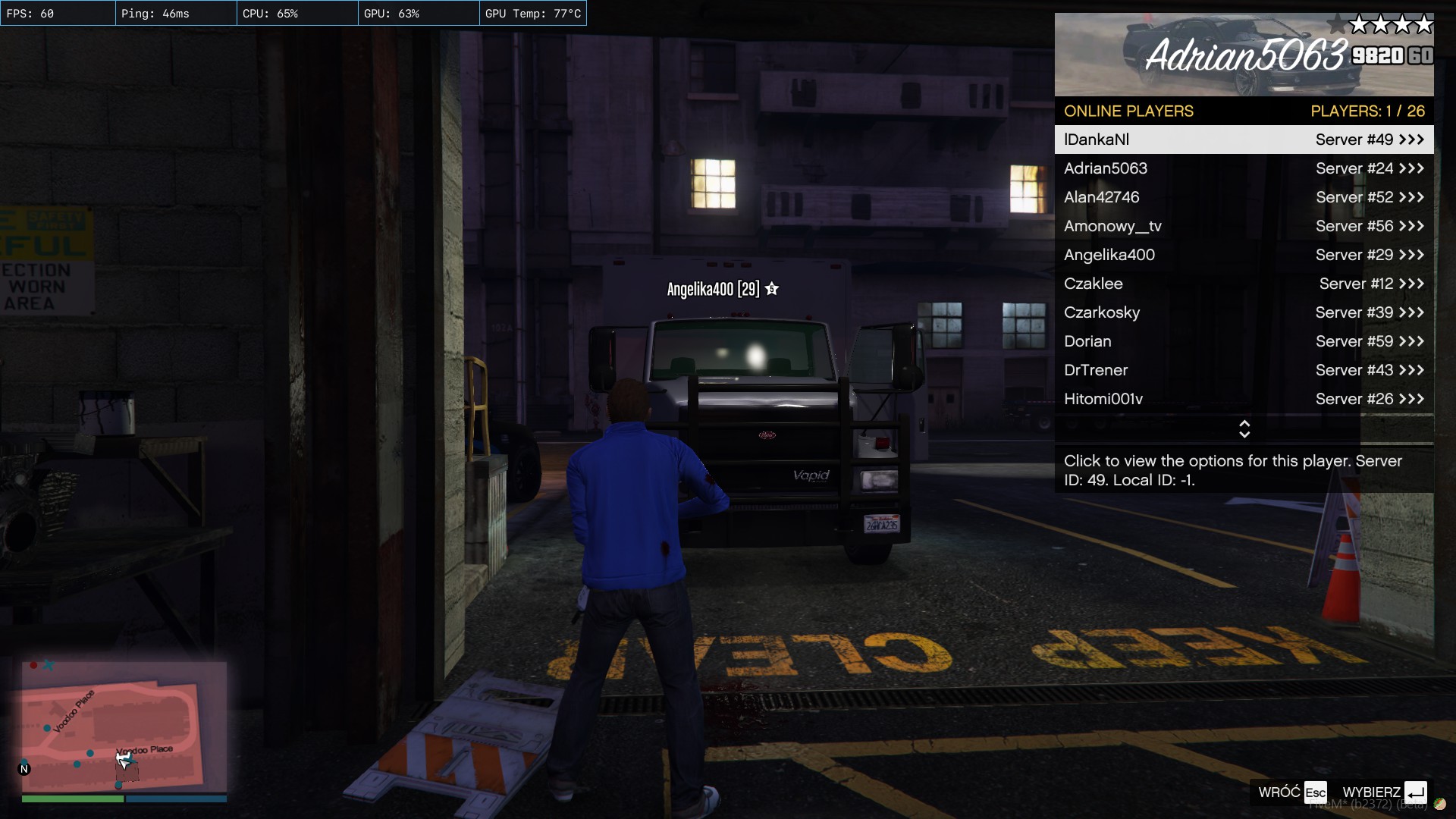Viewport: 1456px width, 819px height.
Task: Select player IDankaNl in the list
Action: [1244, 140]
